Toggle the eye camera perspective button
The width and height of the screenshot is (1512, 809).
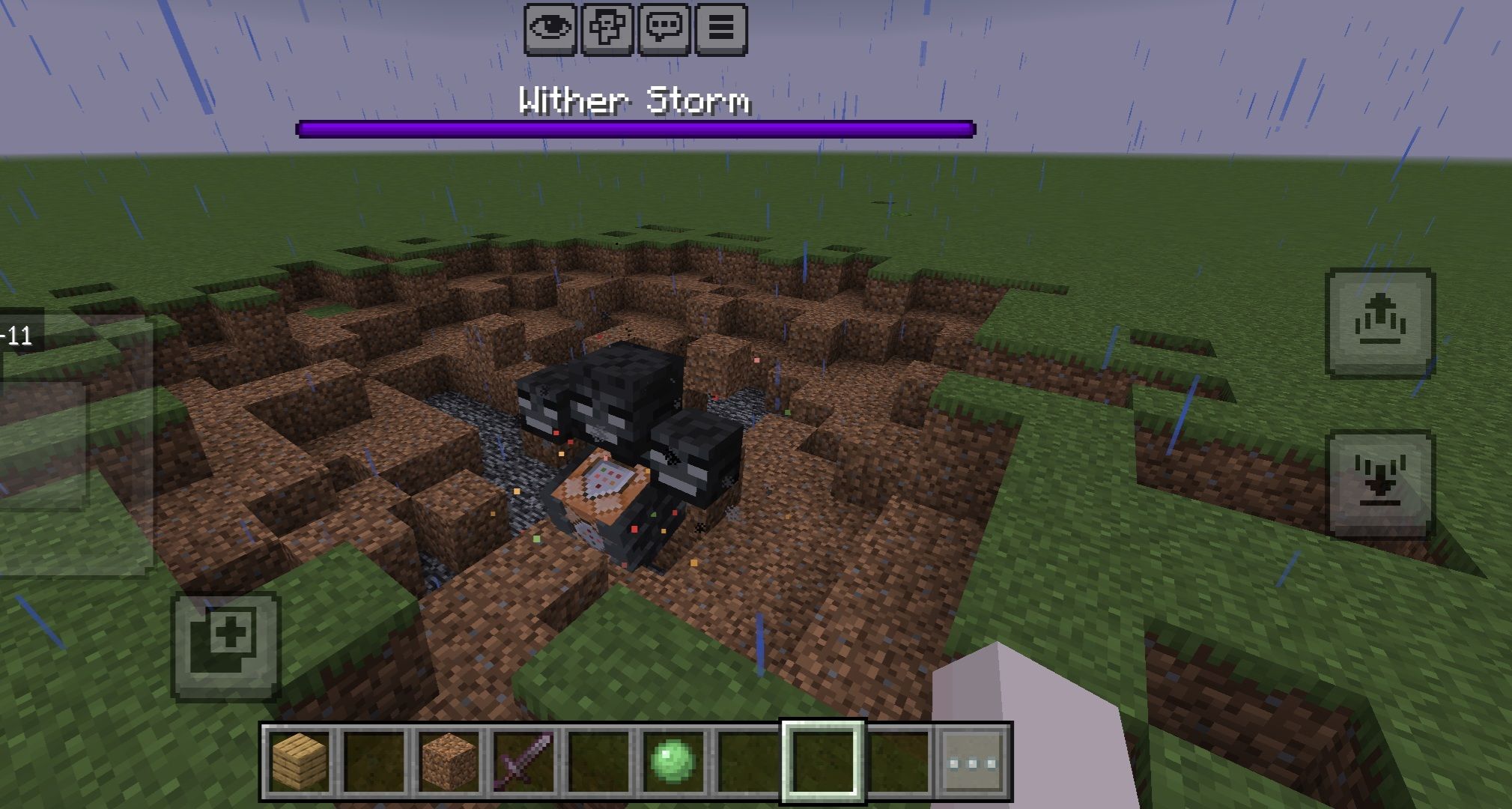[550, 29]
